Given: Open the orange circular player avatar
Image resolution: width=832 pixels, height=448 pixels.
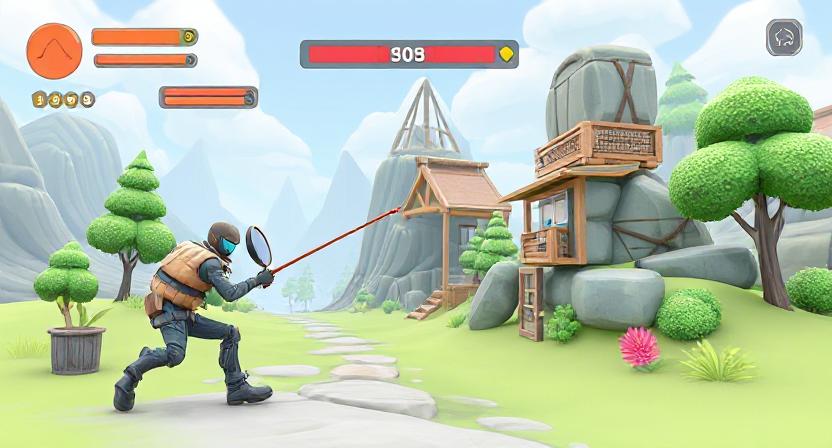Looking at the screenshot, I should [54, 49].
